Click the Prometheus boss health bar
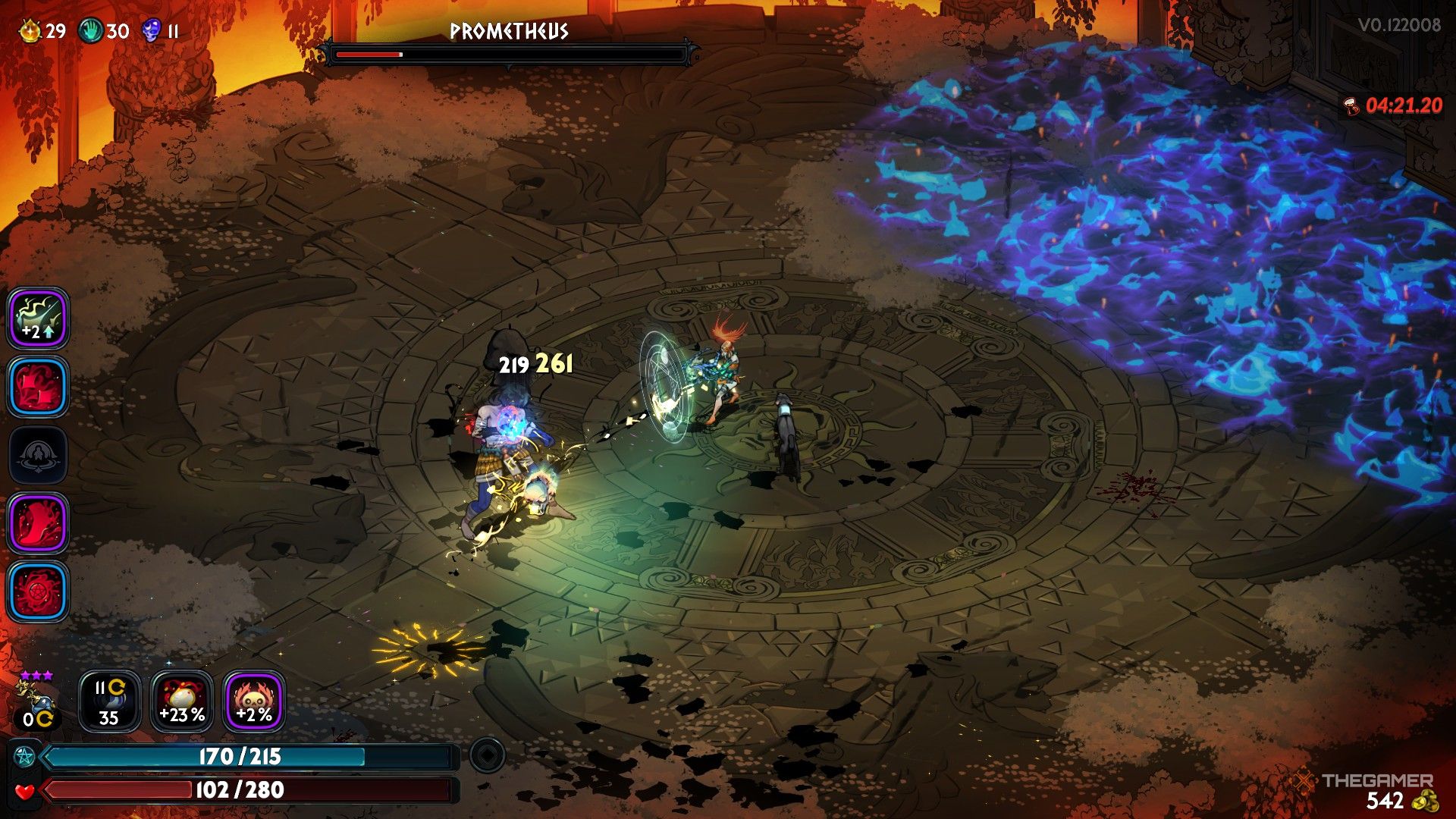Viewport: 1456px width, 819px height. pyautogui.click(x=510, y=54)
